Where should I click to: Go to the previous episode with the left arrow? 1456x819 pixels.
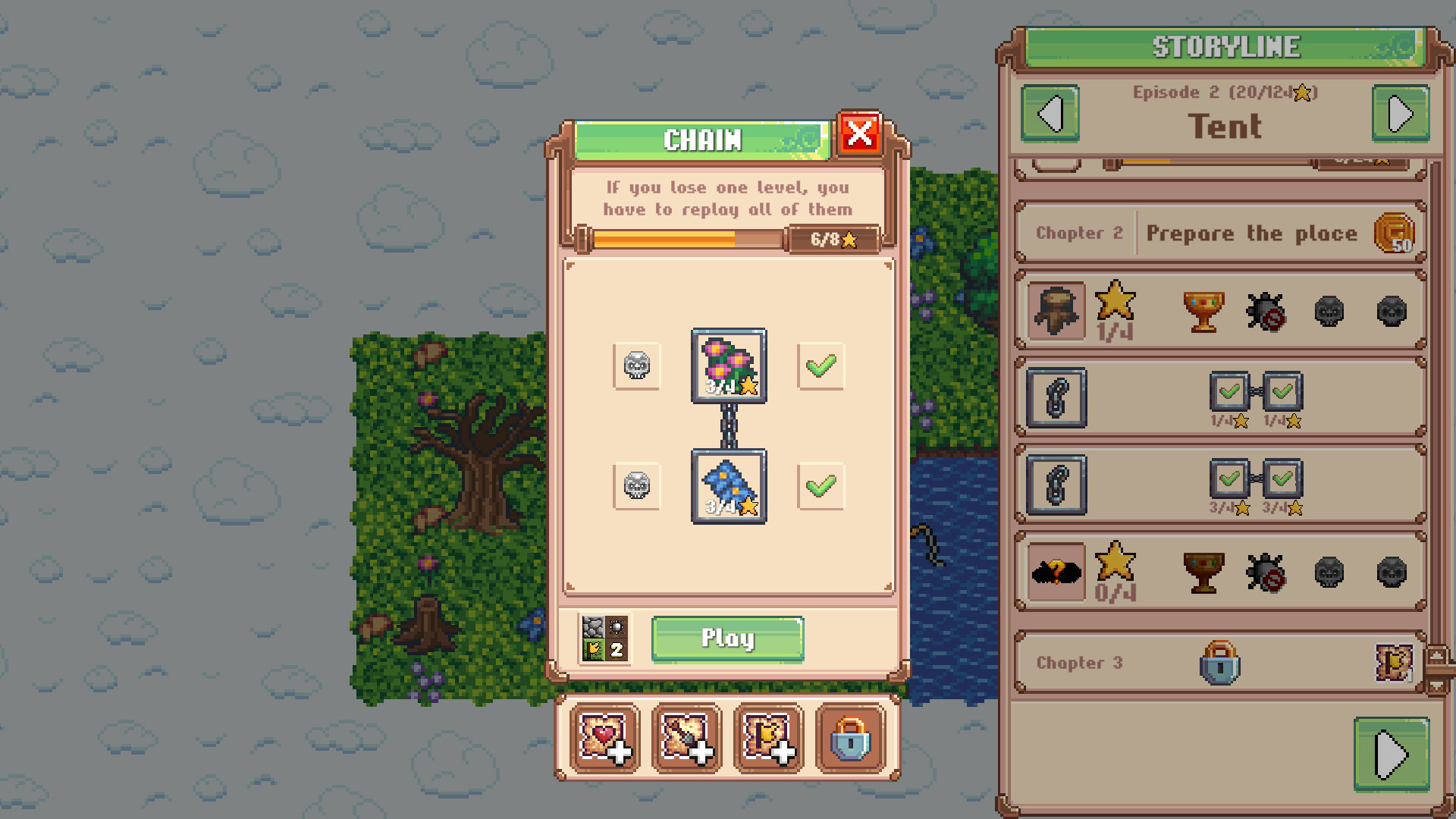click(1051, 113)
